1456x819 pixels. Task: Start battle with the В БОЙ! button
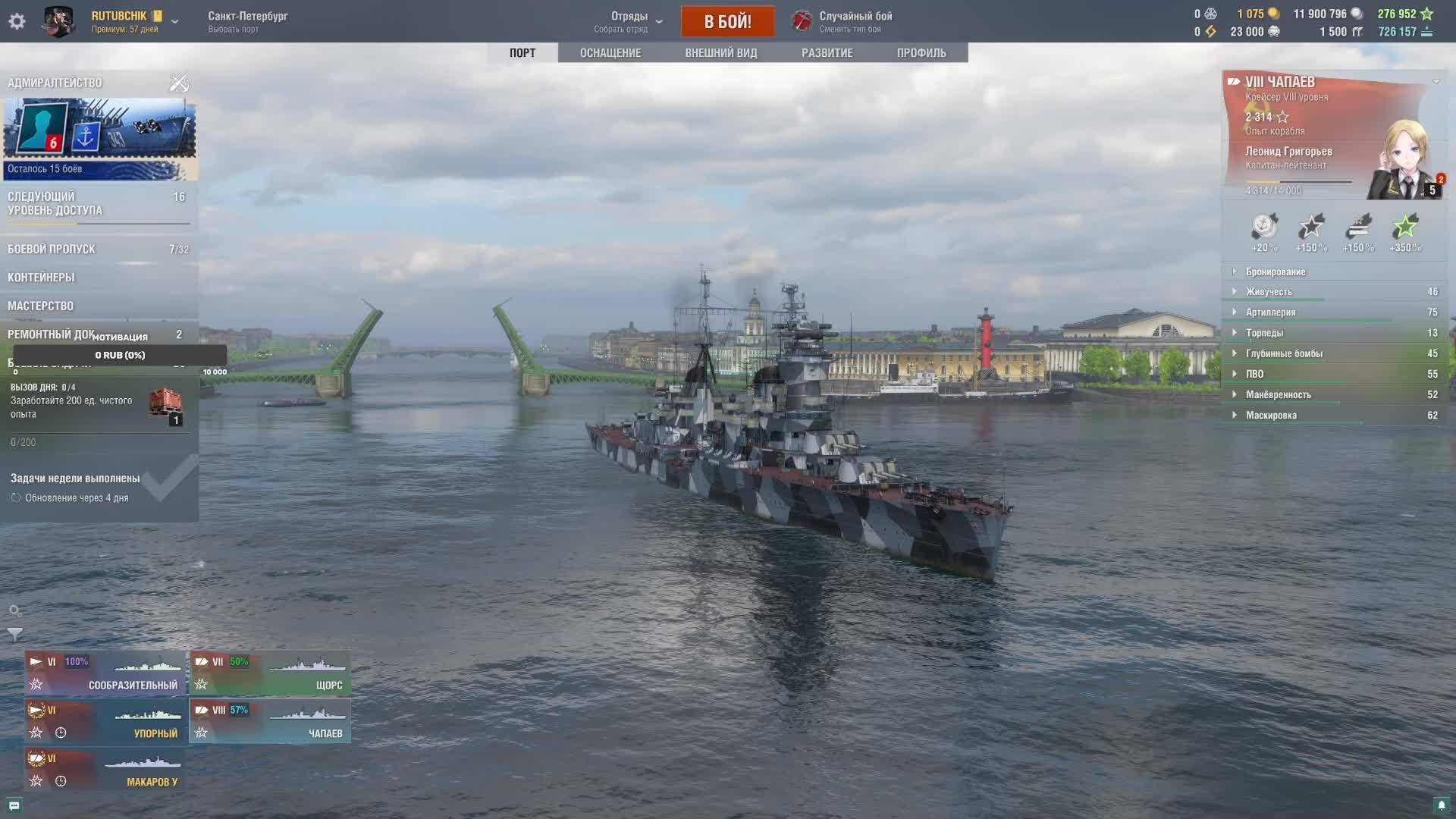point(727,21)
